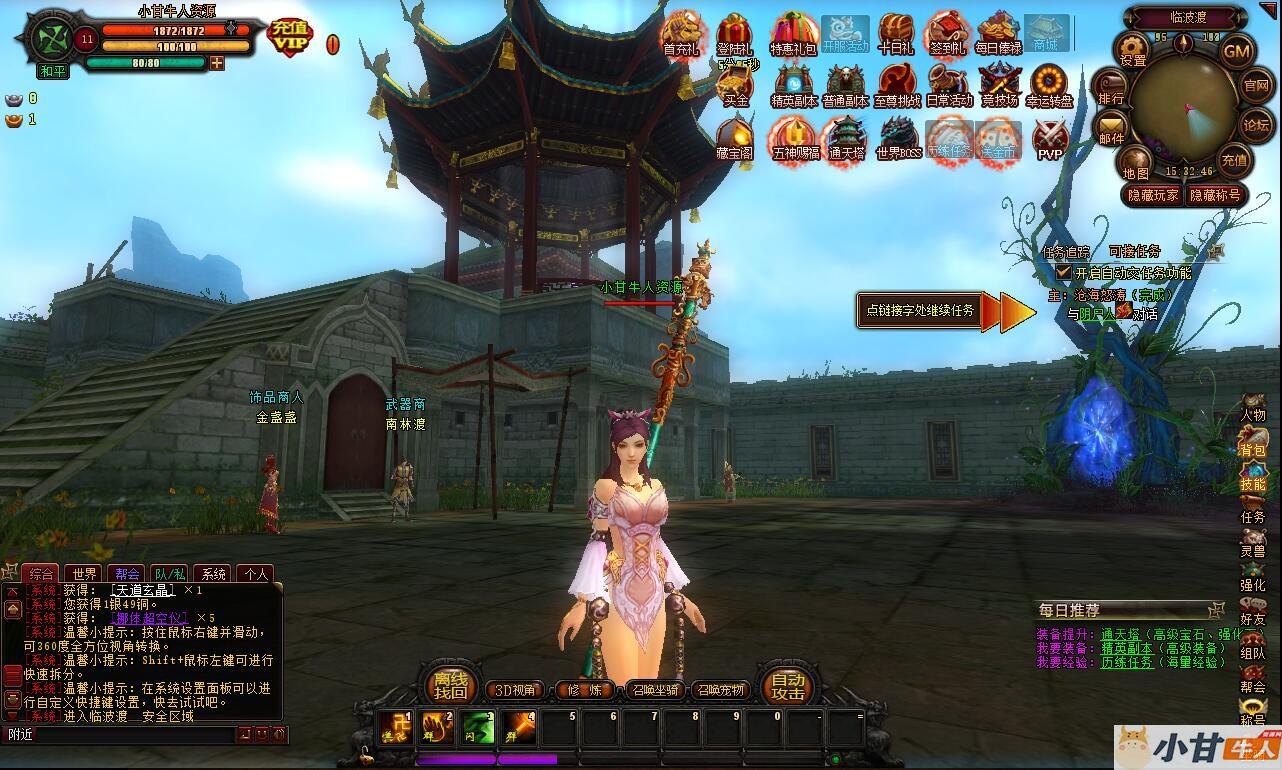Open the 技能 skills panel
This screenshot has height=770, width=1282.
pyautogui.click(x=1252, y=476)
